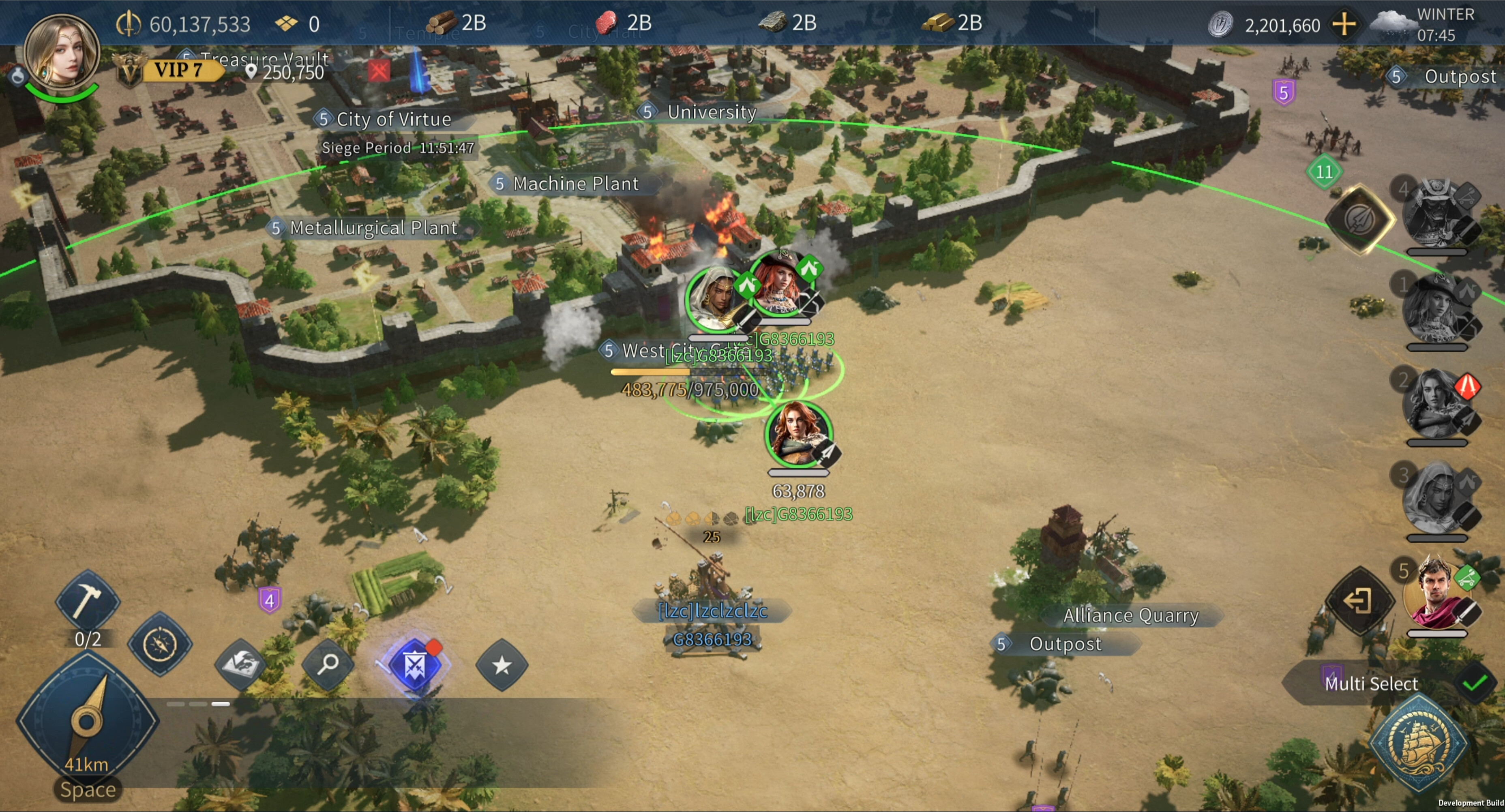The width and height of the screenshot is (1505, 812).
Task: Open the map scroll icon
Action: click(x=241, y=664)
